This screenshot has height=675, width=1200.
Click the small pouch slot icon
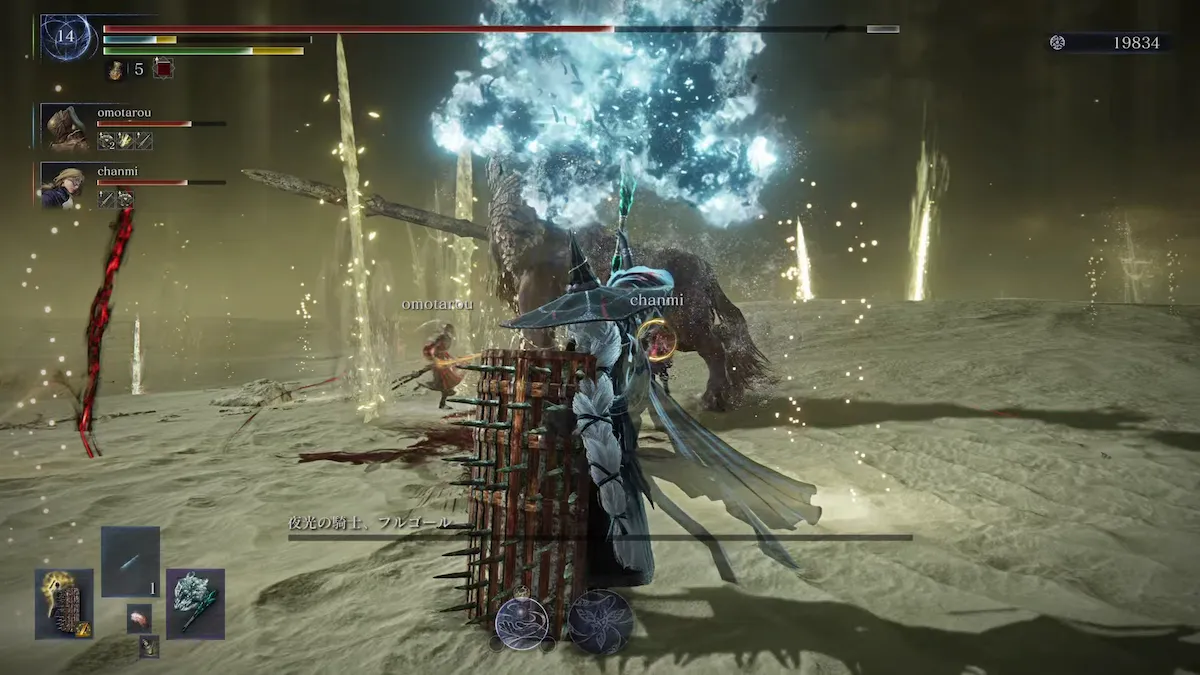pyautogui.click(x=149, y=647)
